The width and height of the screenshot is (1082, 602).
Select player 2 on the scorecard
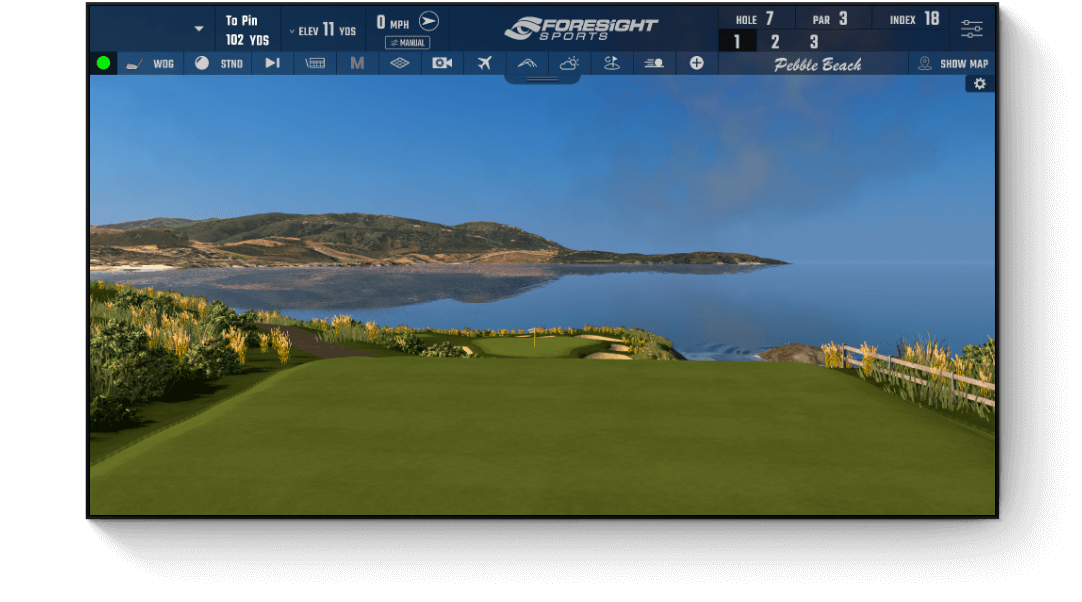pyautogui.click(x=775, y=42)
